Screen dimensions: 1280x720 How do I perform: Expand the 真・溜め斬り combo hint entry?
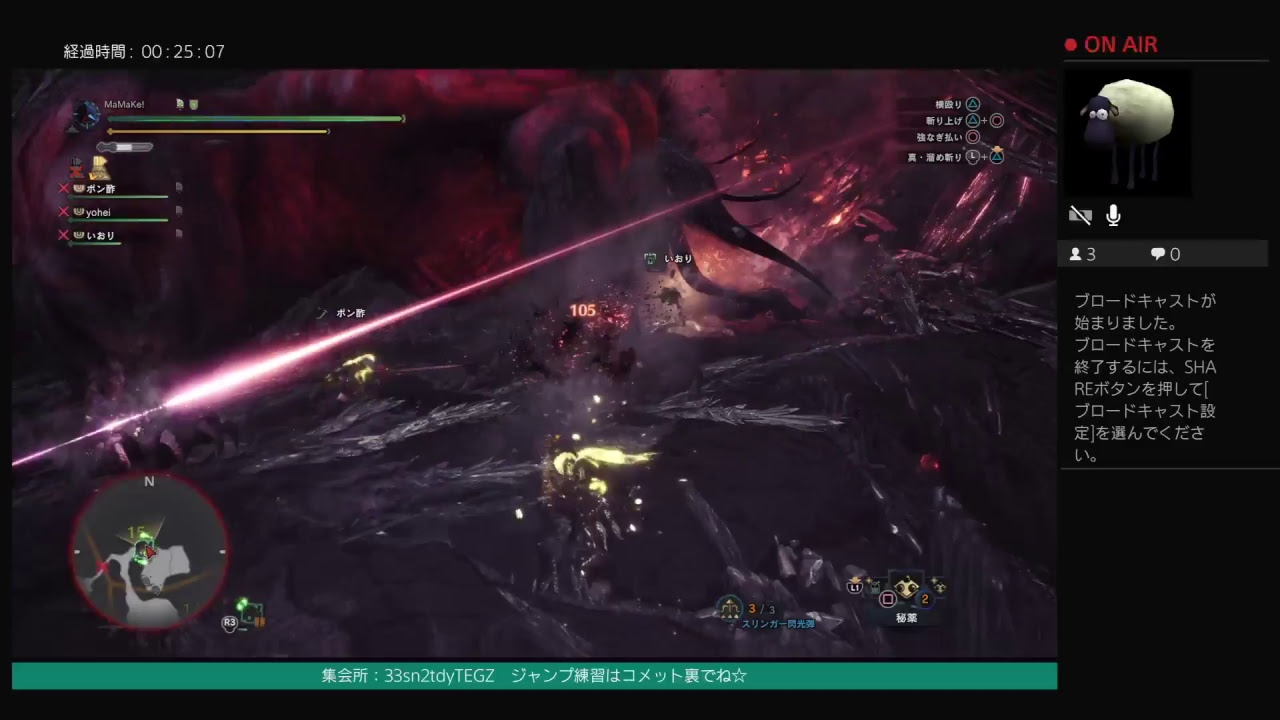[x=935, y=156]
